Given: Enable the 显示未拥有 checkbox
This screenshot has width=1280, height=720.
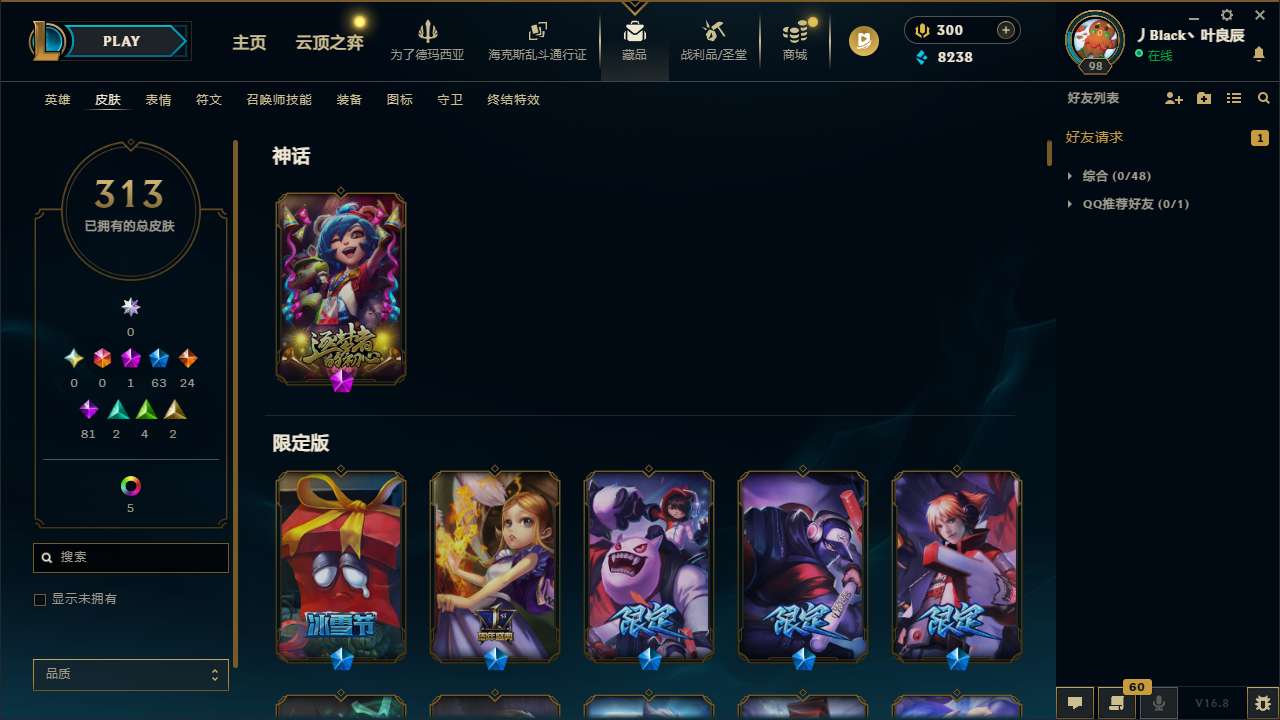Looking at the screenshot, I should click(40, 599).
